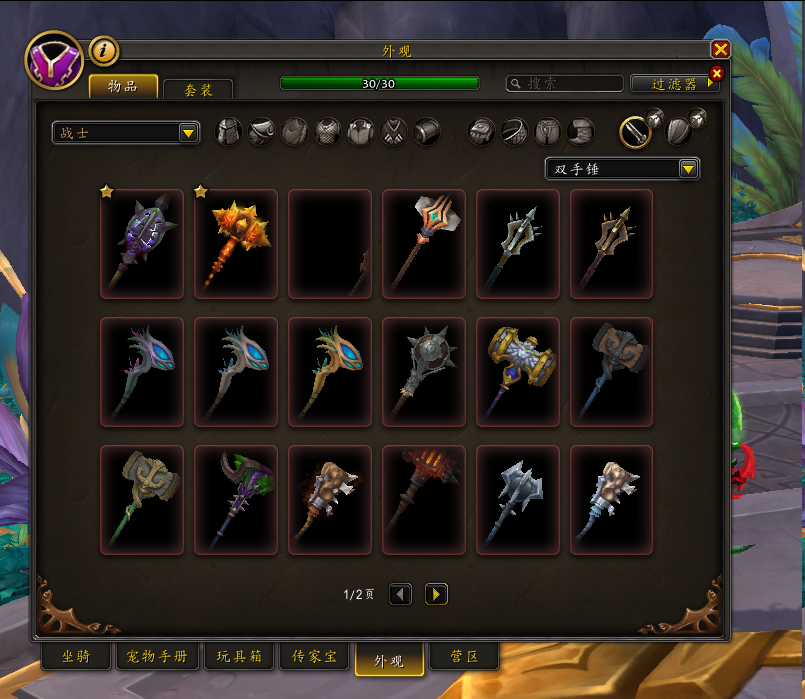Reset filters with the small red X
The width and height of the screenshot is (805, 699).
click(x=715, y=73)
